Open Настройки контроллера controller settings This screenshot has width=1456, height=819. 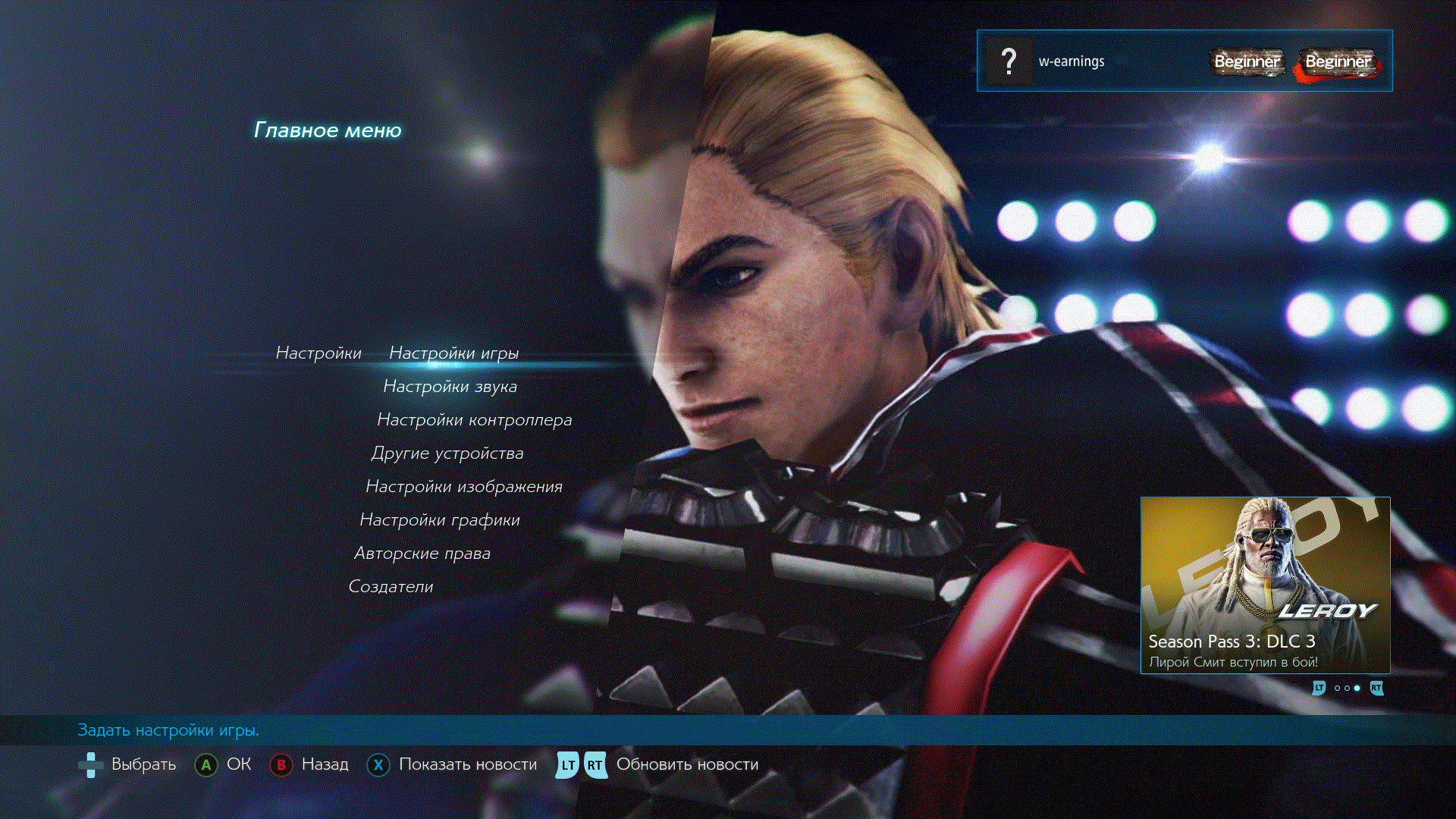[474, 420]
